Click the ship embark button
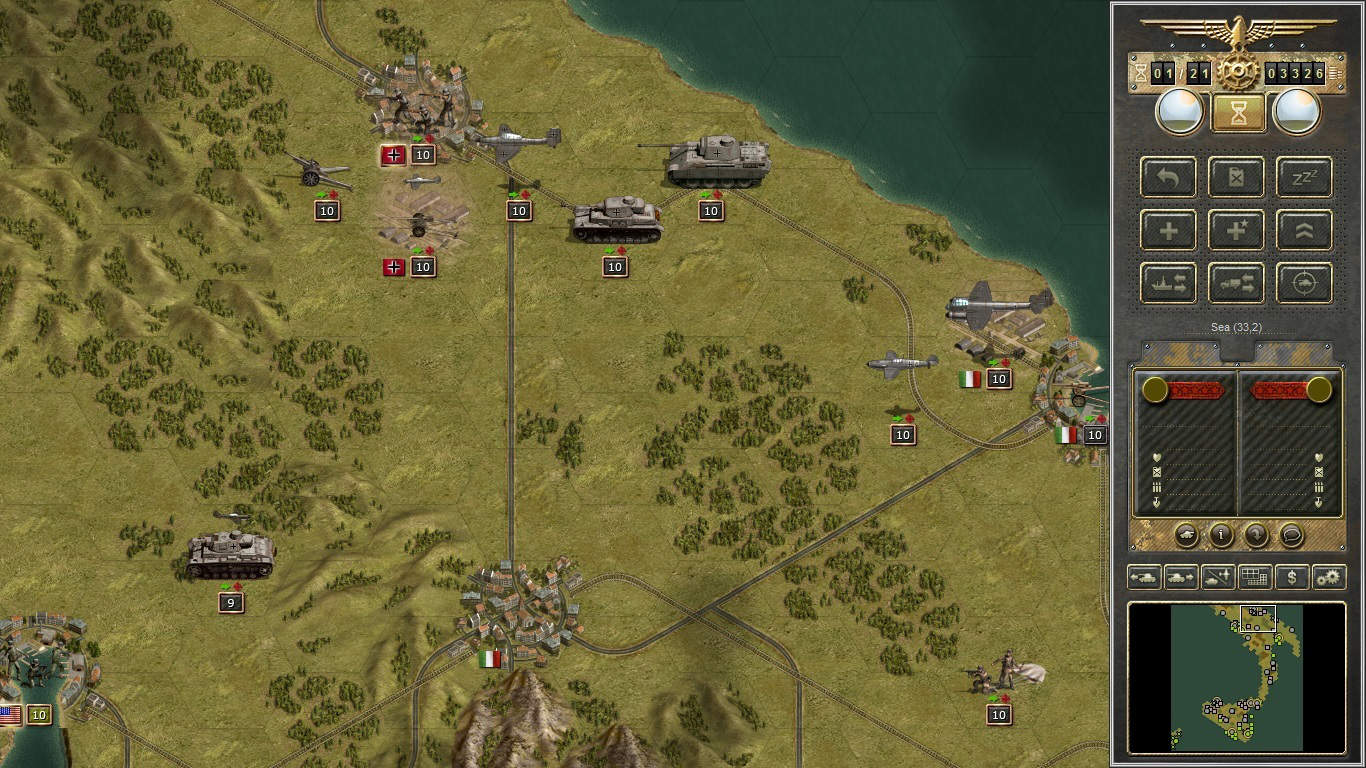This screenshot has width=1366, height=768. (x=1168, y=284)
